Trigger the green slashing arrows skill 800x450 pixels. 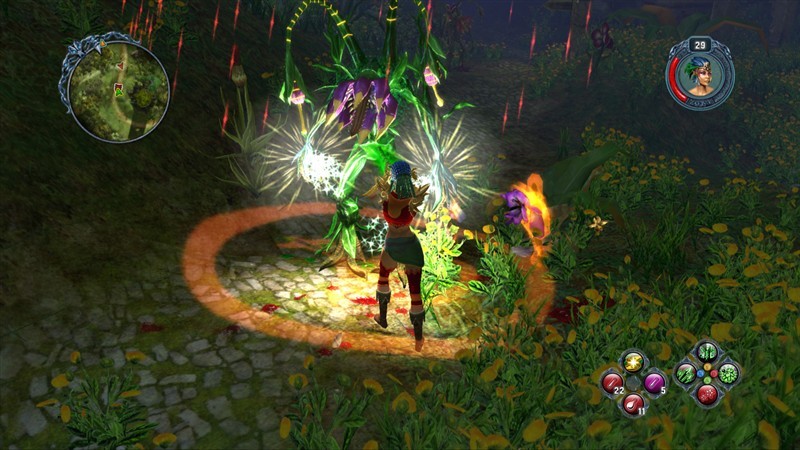pyautogui.click(x=686, y=374)
